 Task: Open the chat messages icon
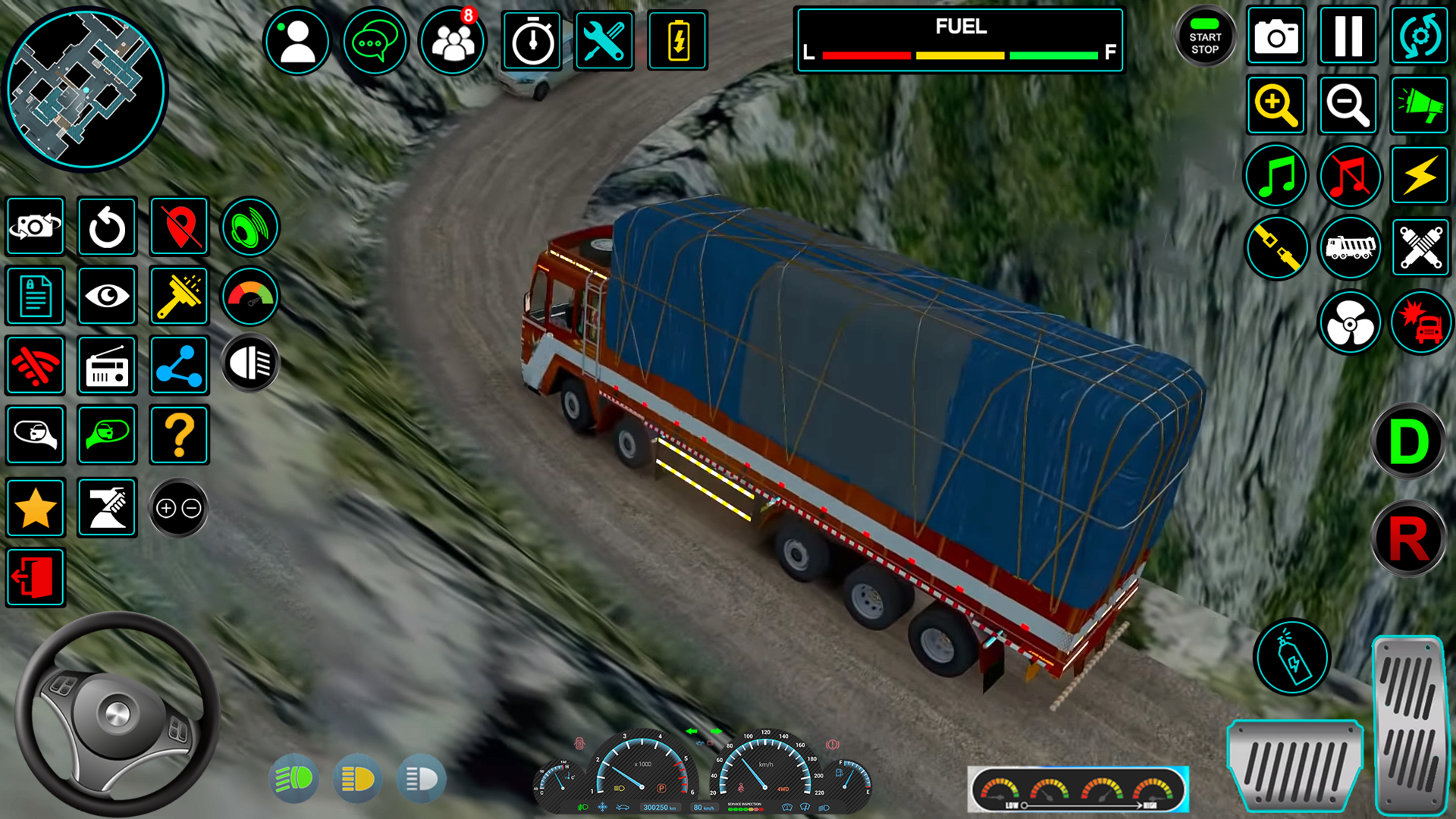click(x=375, y=41)
